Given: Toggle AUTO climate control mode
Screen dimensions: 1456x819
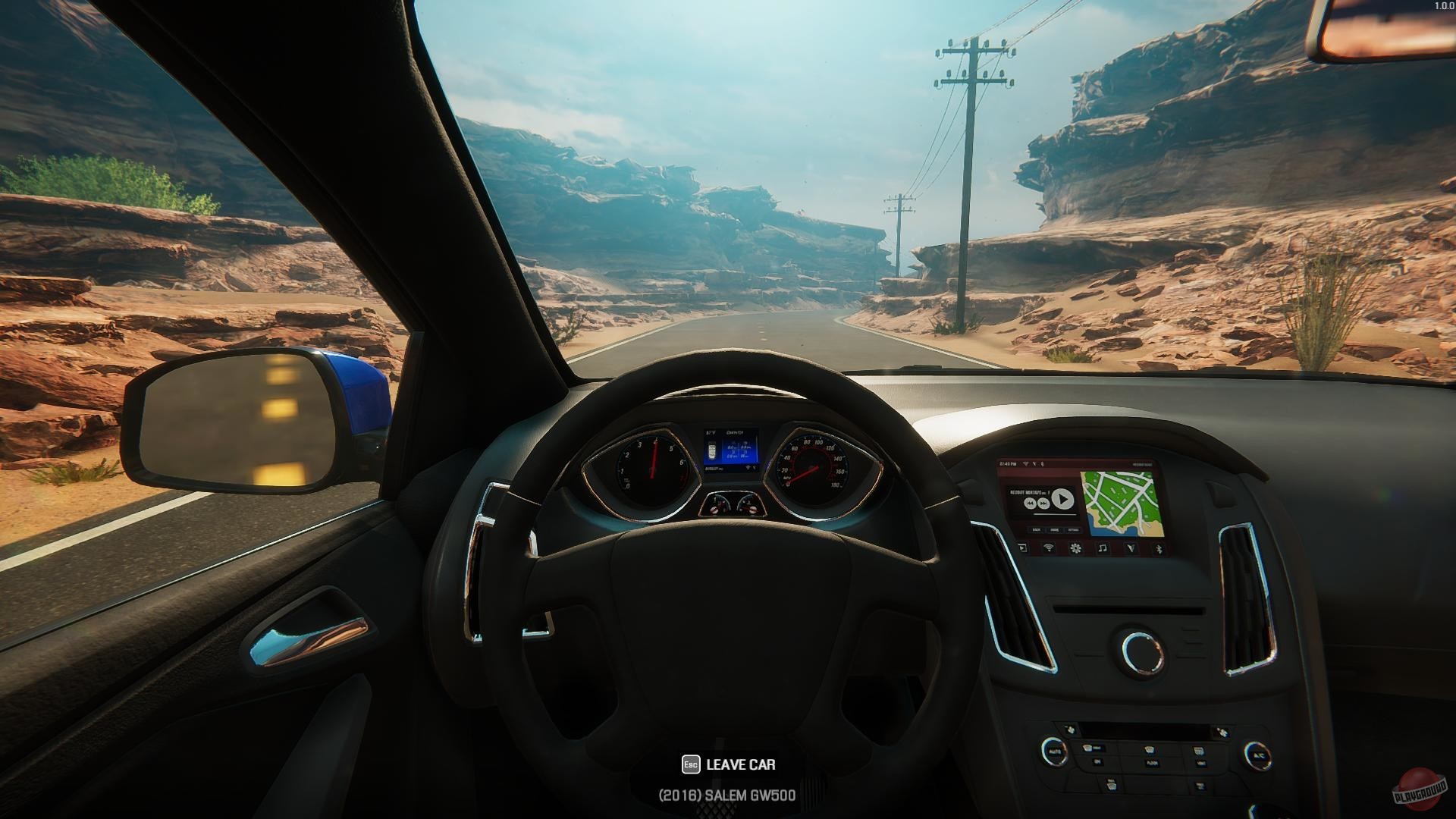Looking at the screenshot, I should [x=1056, y=751].
